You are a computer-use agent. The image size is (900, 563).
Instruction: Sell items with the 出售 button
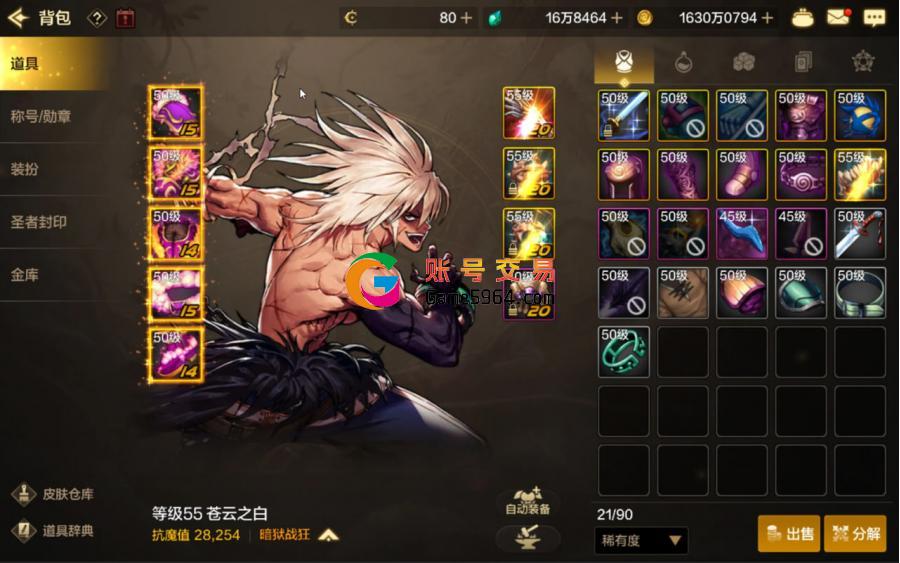789,534
